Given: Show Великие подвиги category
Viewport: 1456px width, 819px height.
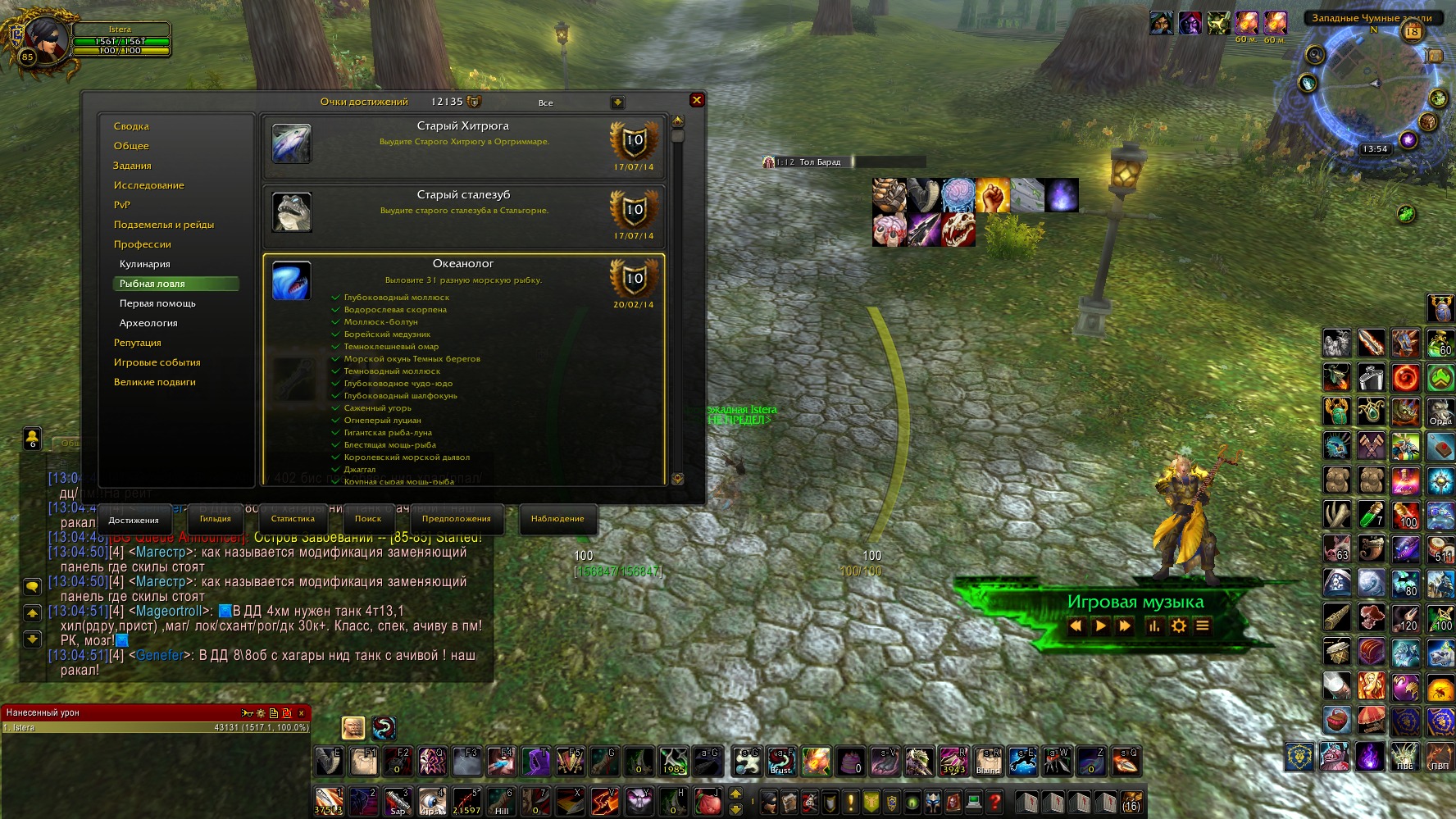Looking at the screenshot, I should pos(155,382).
